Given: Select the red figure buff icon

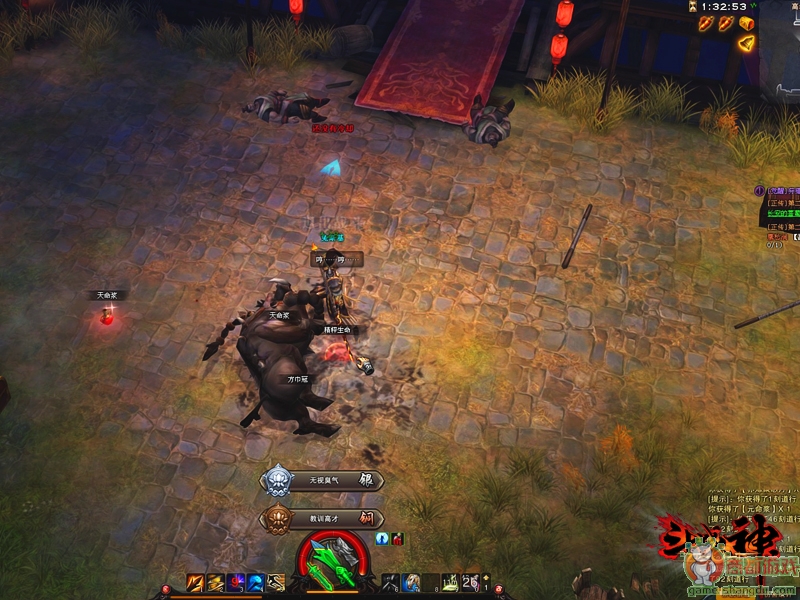Looking at the screenshot, I should [397, 539].
